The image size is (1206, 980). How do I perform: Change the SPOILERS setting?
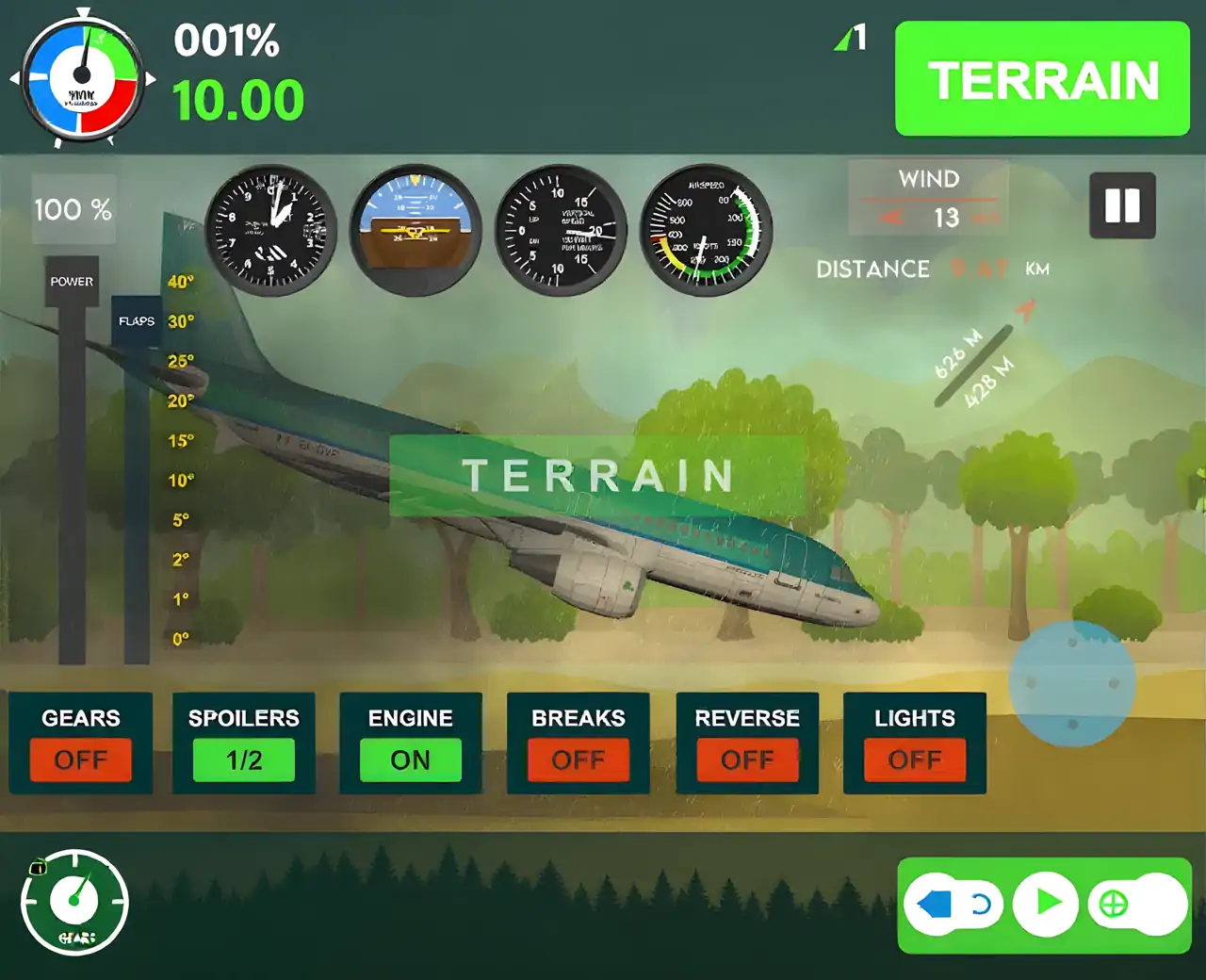pyautogui.click(x=244, y=759)
